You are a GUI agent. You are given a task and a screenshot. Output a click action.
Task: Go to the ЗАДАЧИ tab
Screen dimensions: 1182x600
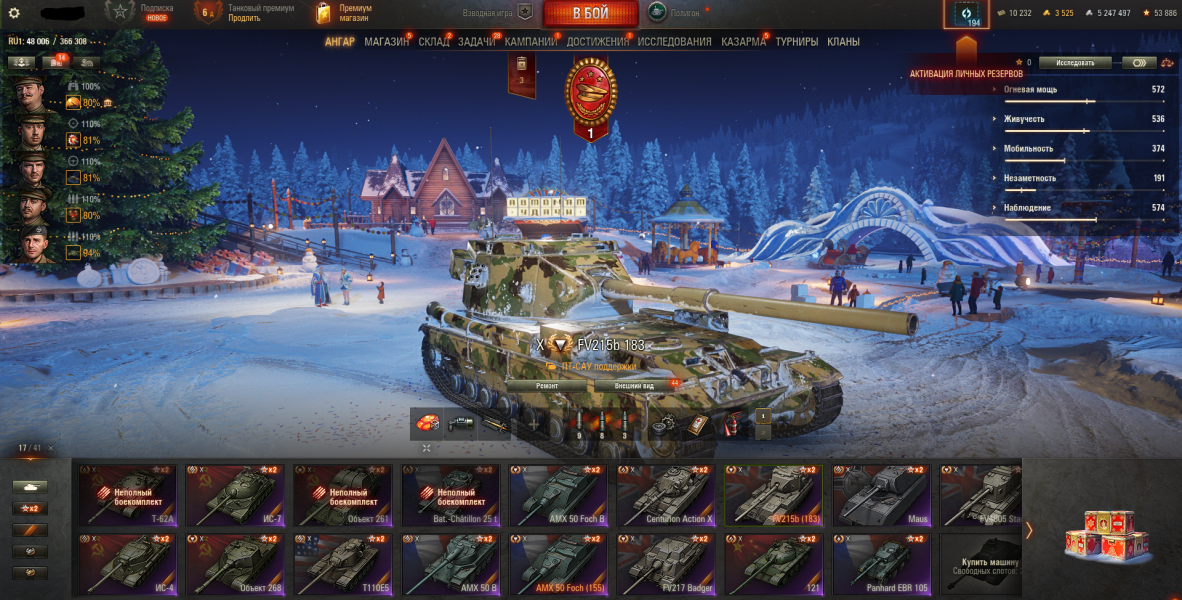476,42
